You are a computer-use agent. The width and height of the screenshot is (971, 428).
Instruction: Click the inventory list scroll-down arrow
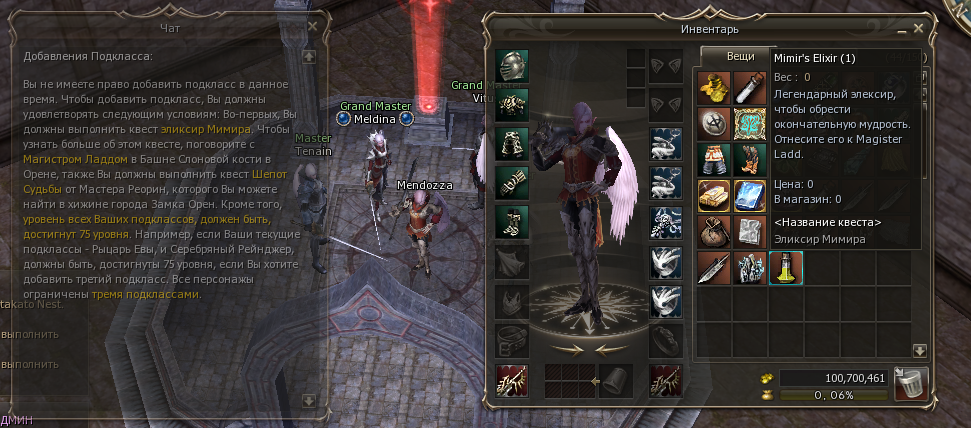click(919, 350)
